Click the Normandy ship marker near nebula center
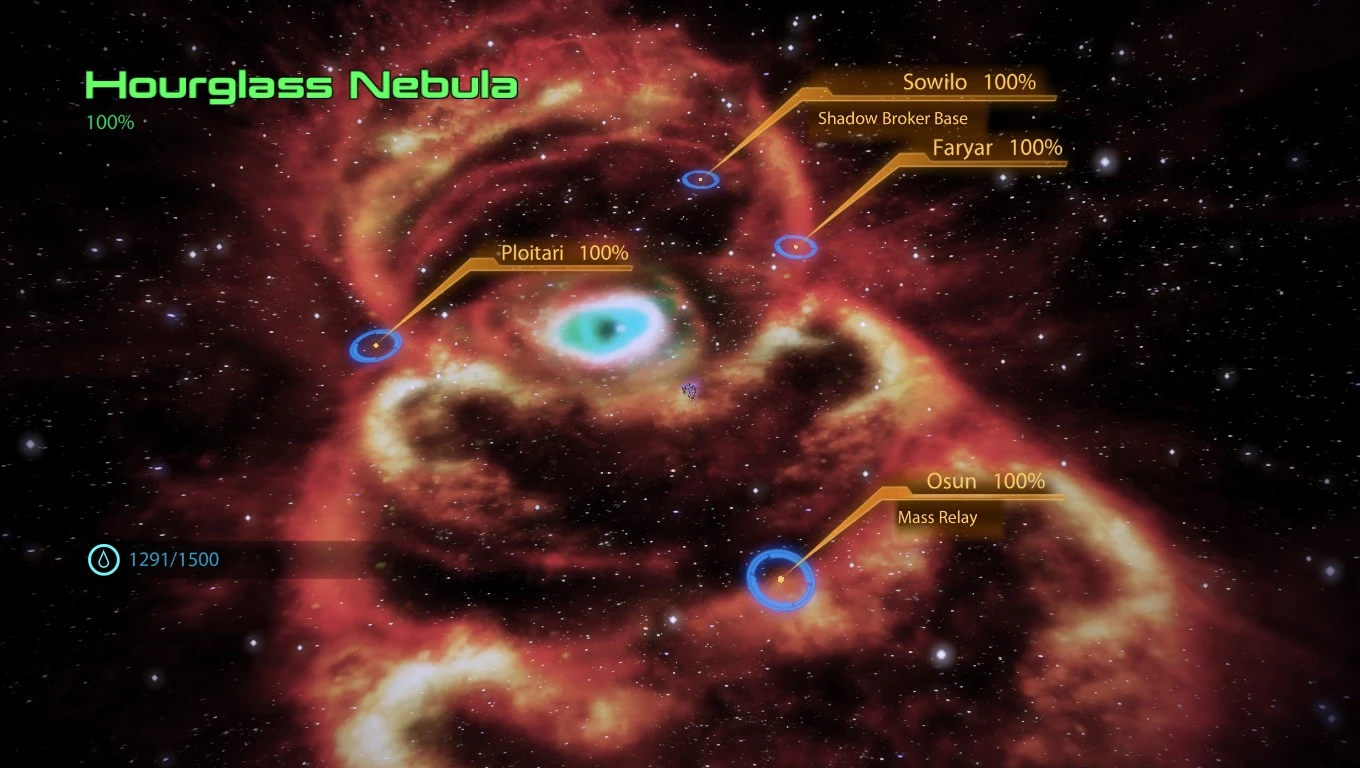The image size is (1360, 768). (688, 390)
